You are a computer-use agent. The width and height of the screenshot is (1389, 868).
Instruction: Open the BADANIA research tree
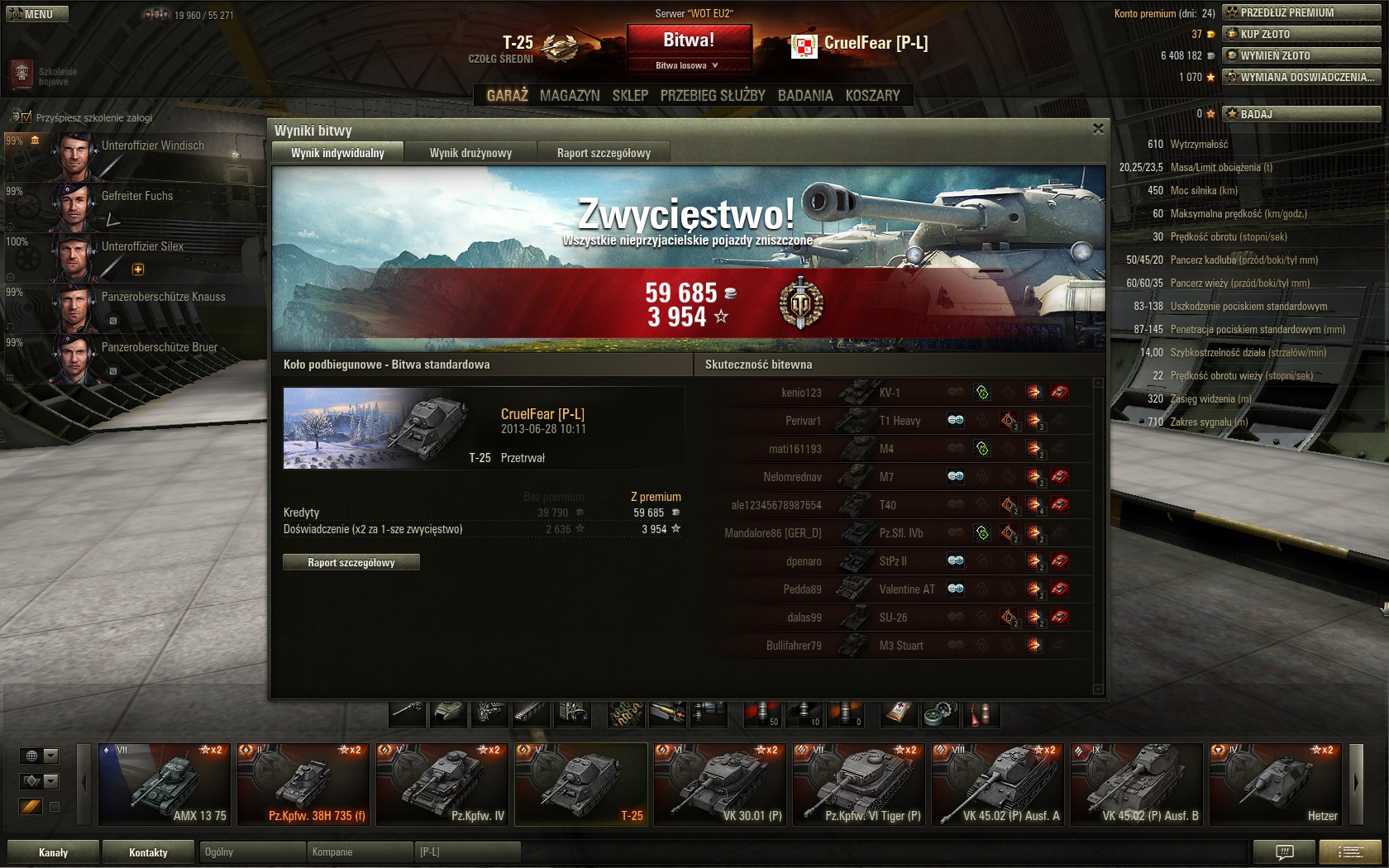805,96
